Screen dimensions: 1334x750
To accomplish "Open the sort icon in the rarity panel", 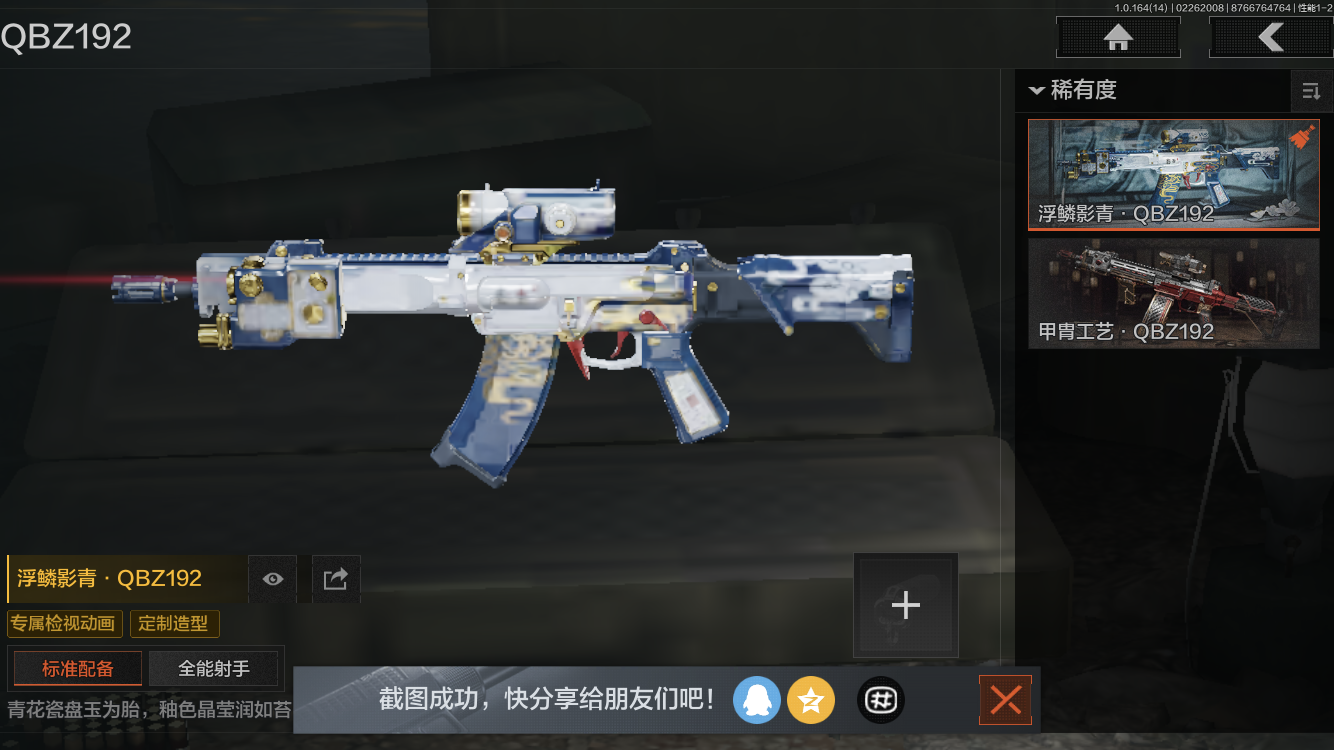I will tap(1311, 91).
